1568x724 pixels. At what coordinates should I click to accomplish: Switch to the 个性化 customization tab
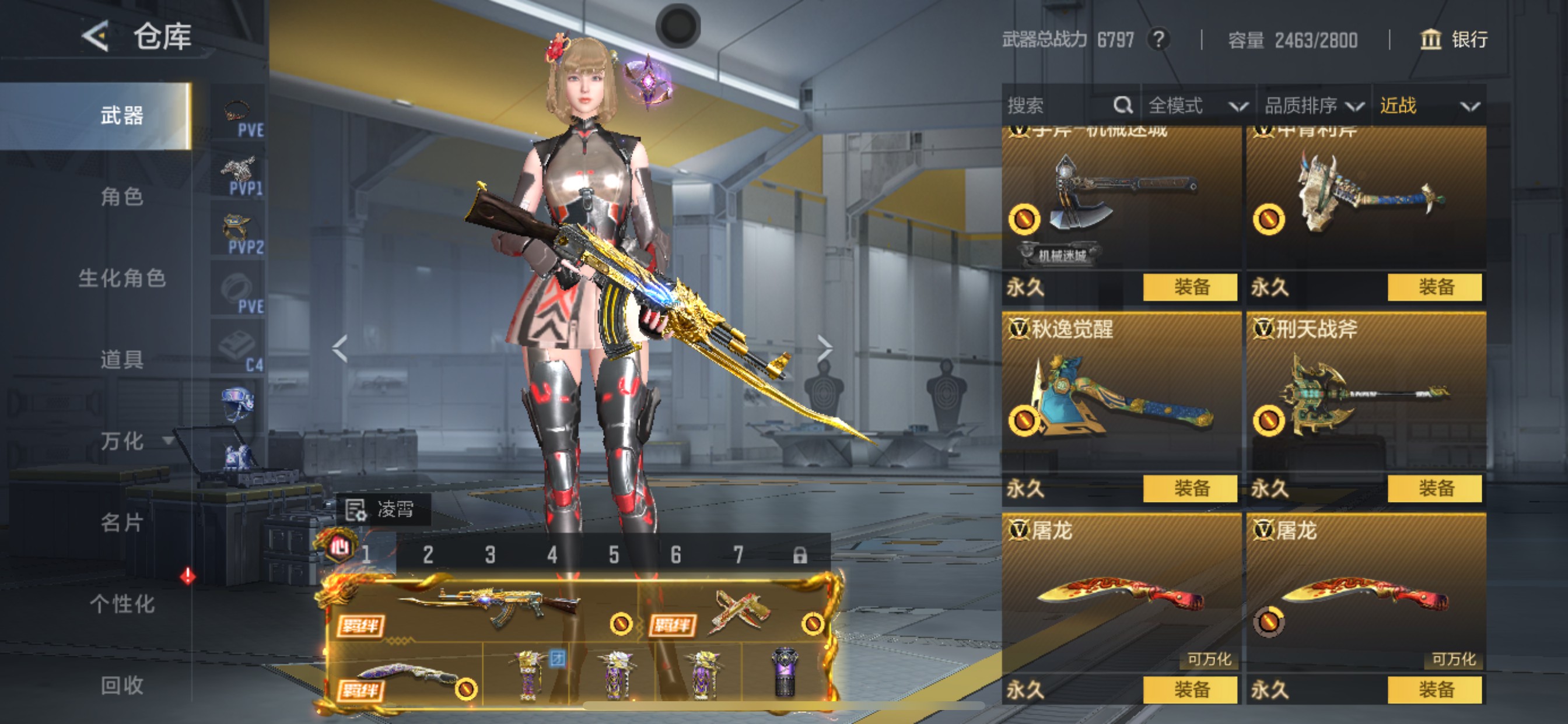(x=122, y=603)
